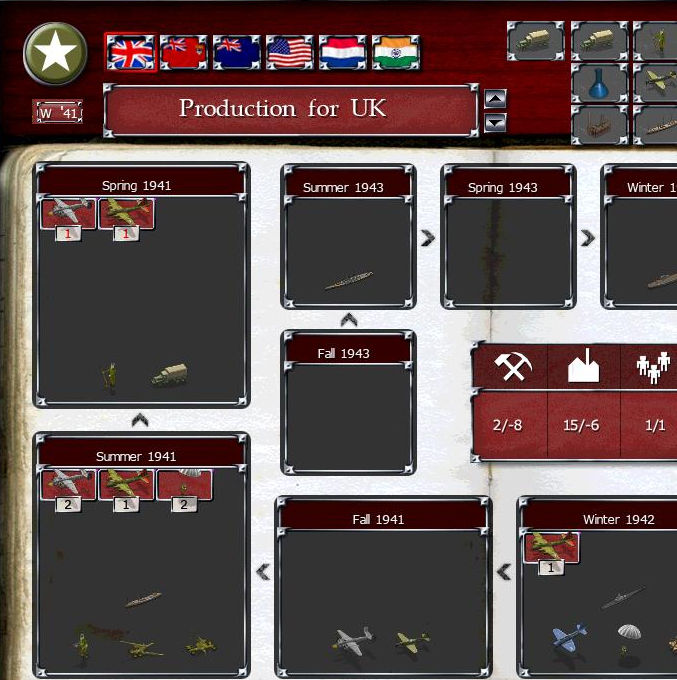Click the white star emblem button

point(54,53)
